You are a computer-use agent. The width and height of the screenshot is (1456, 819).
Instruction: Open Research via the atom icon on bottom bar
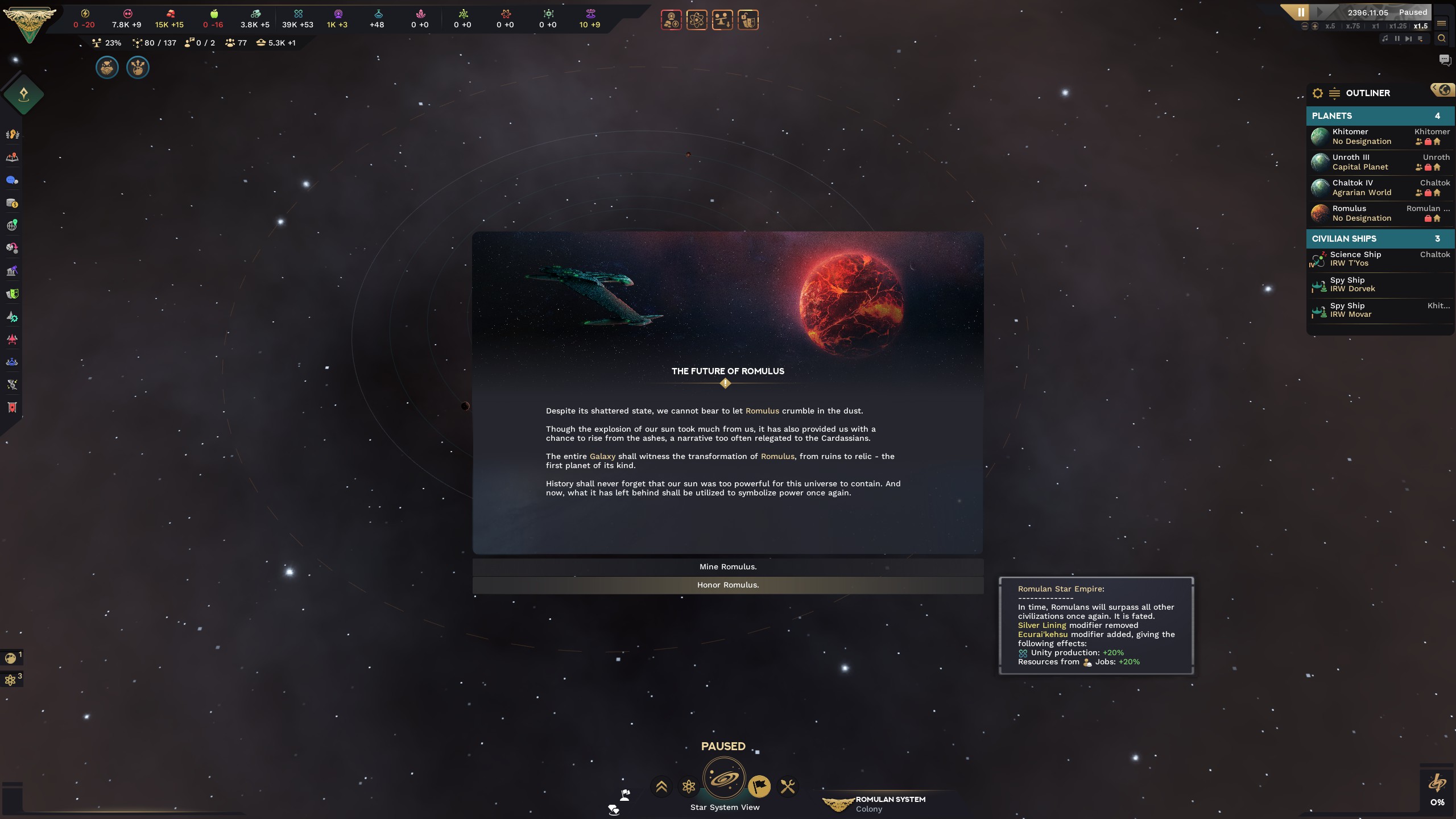(689, 787)
